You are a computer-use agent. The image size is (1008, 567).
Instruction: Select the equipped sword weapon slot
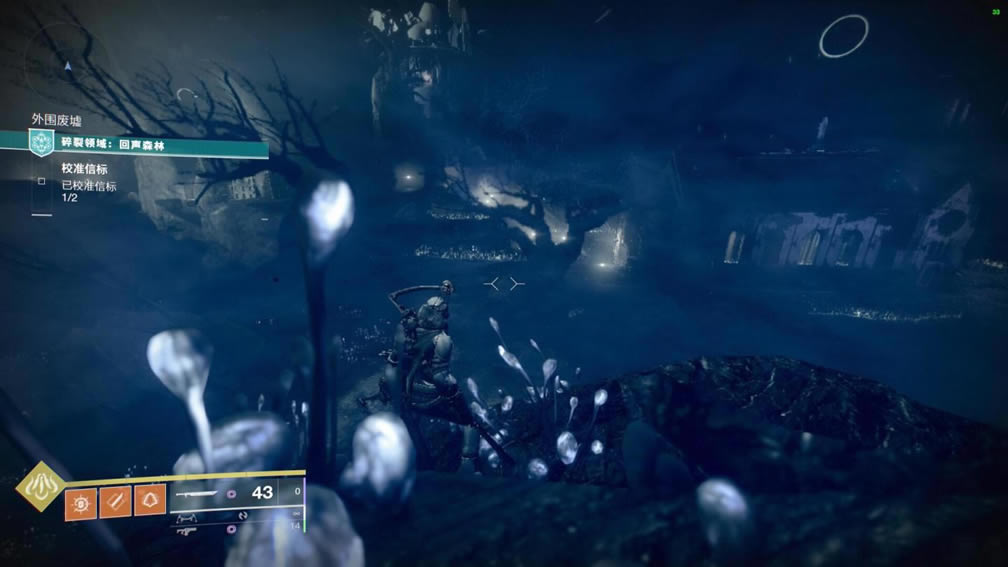point(194,493)
